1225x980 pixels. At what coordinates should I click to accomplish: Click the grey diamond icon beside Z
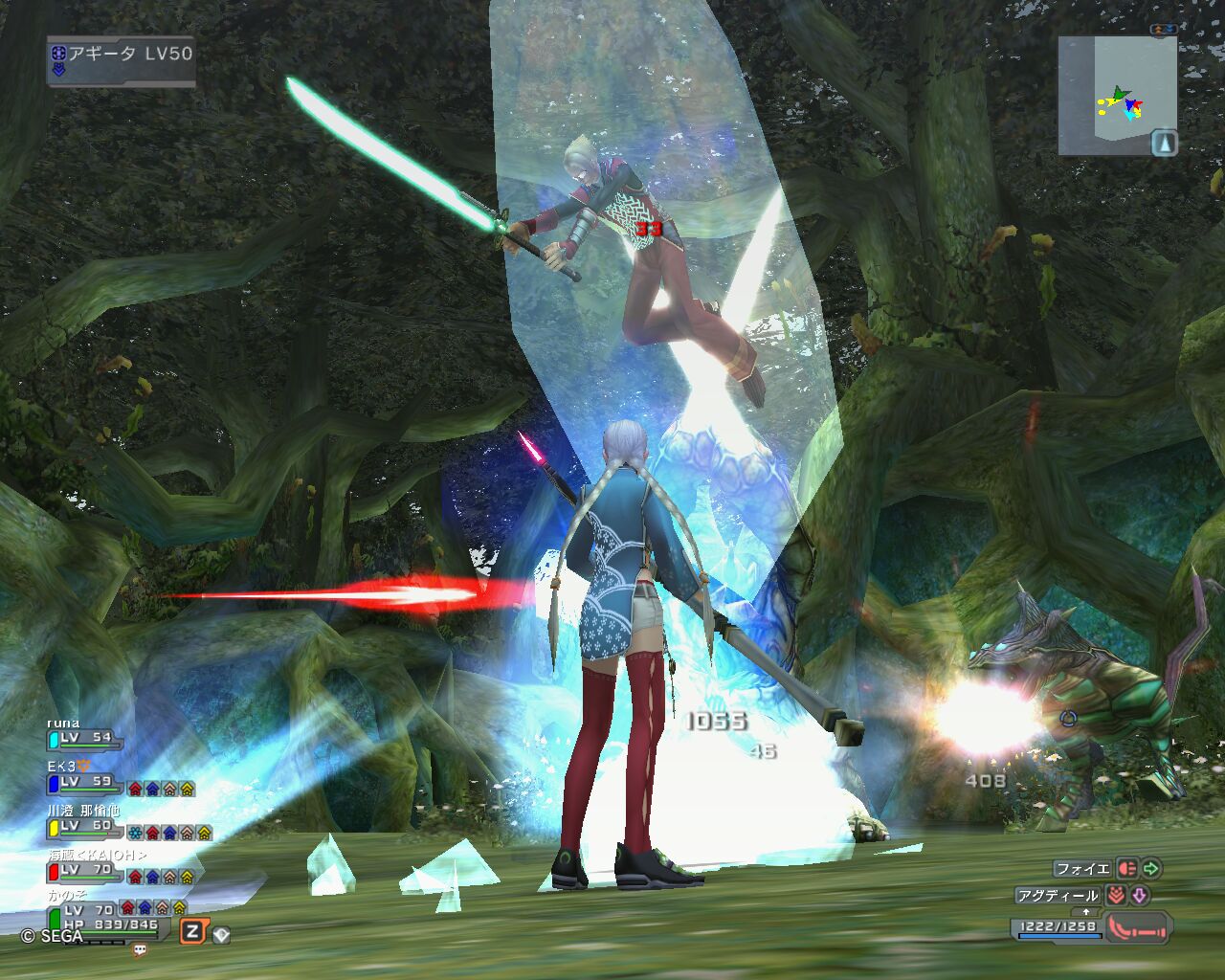click(221, 933)
